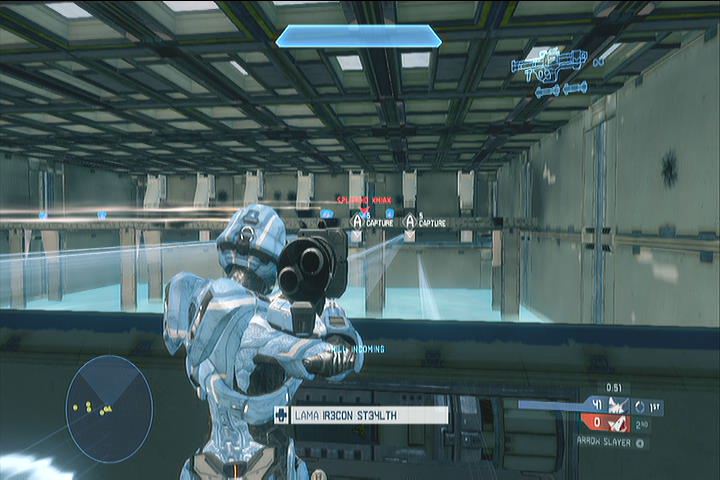Screen dimensions: 720x480
Task: Click the circular motion tracker radar
Action: [109, 409]
